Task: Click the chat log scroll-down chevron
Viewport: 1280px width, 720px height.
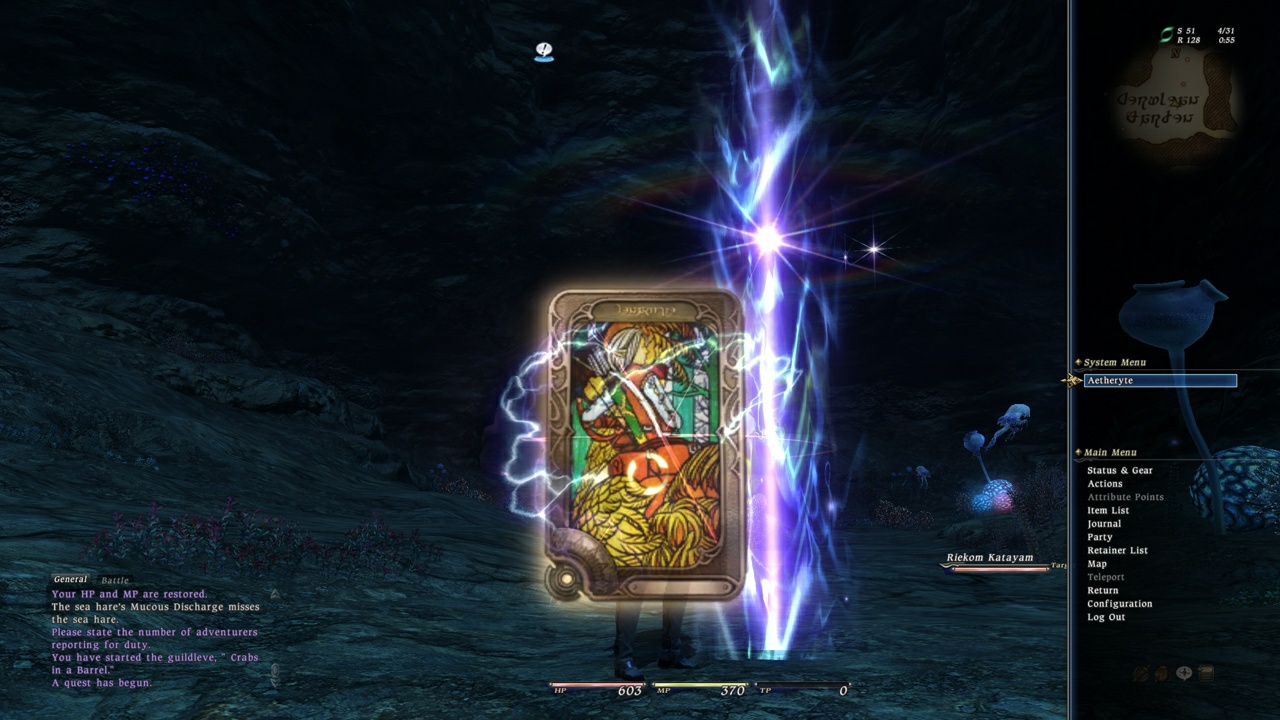Action: (275, 683)
